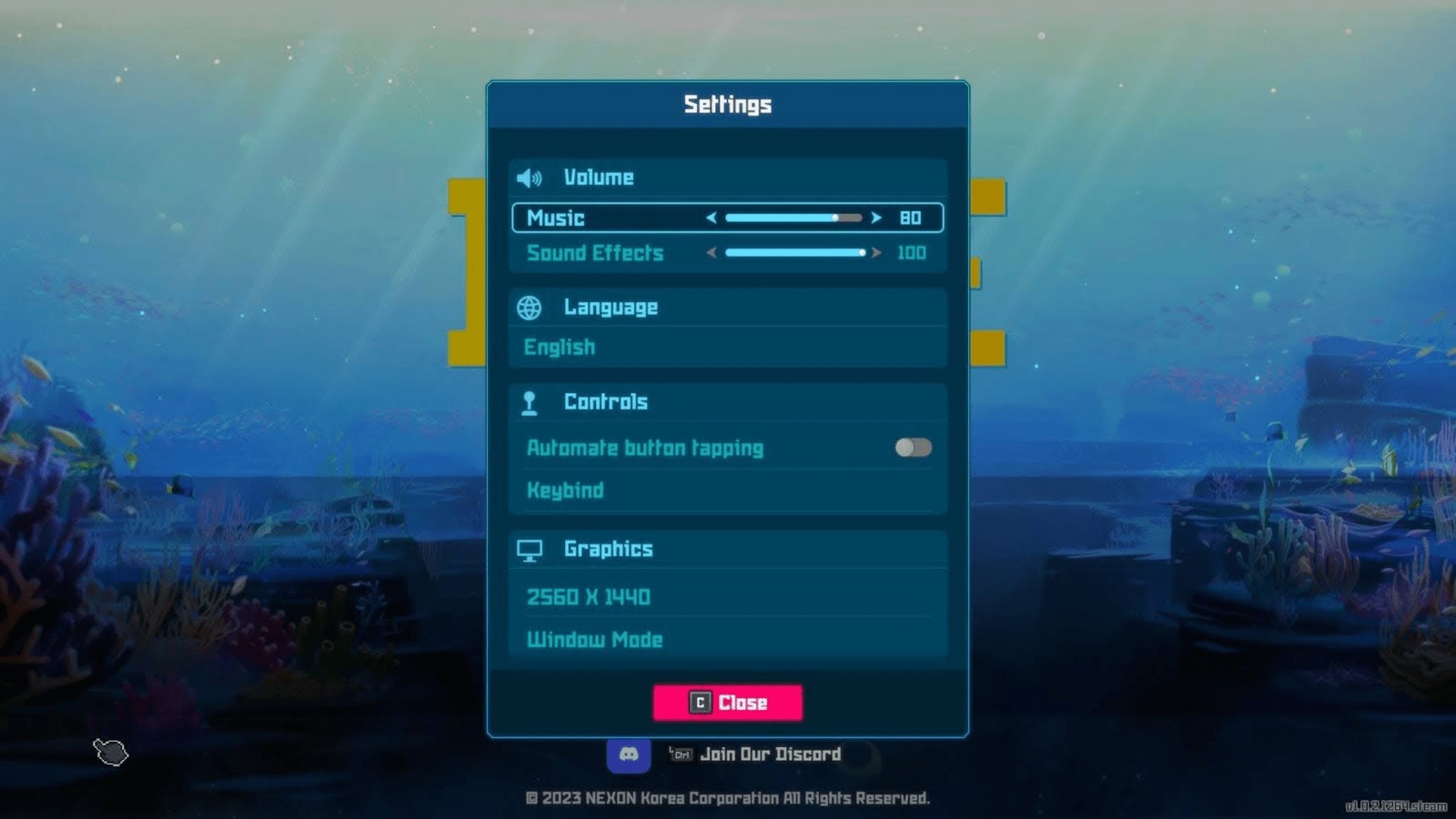
Task: Choose the Window Mode setting
Action: point(595,640)
